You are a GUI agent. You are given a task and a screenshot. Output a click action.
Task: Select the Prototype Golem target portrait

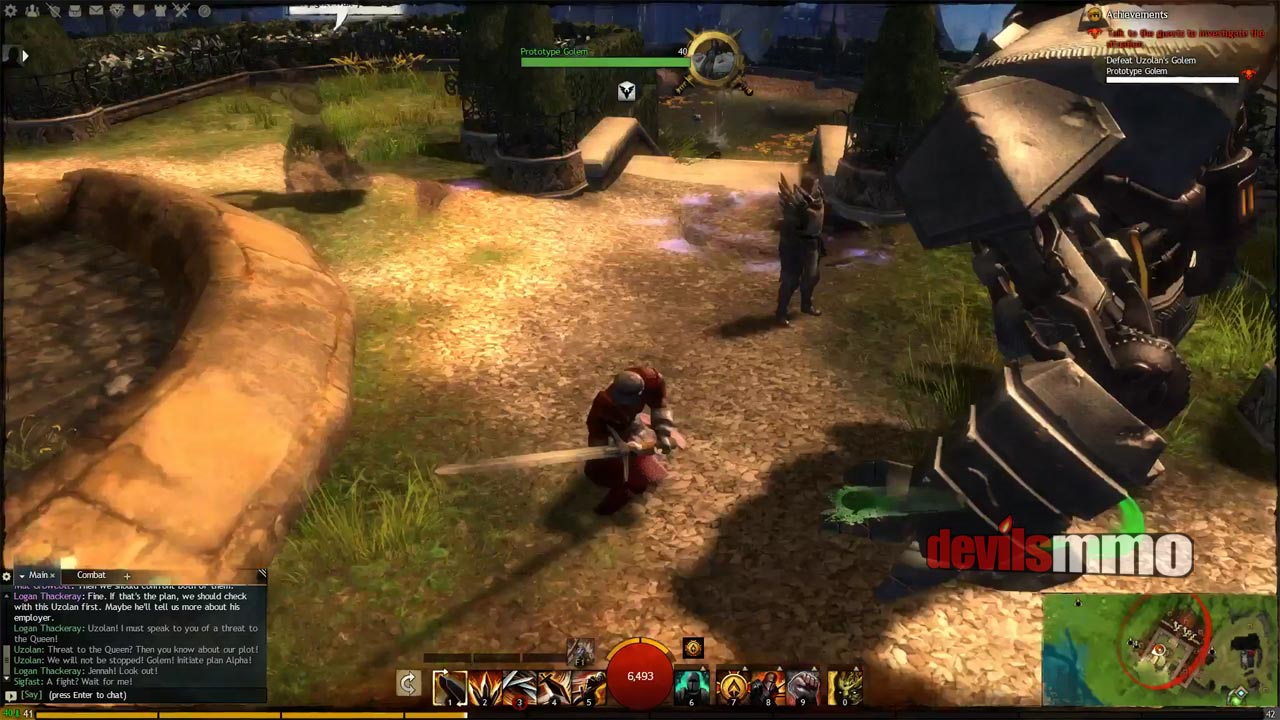coord(716,60)
